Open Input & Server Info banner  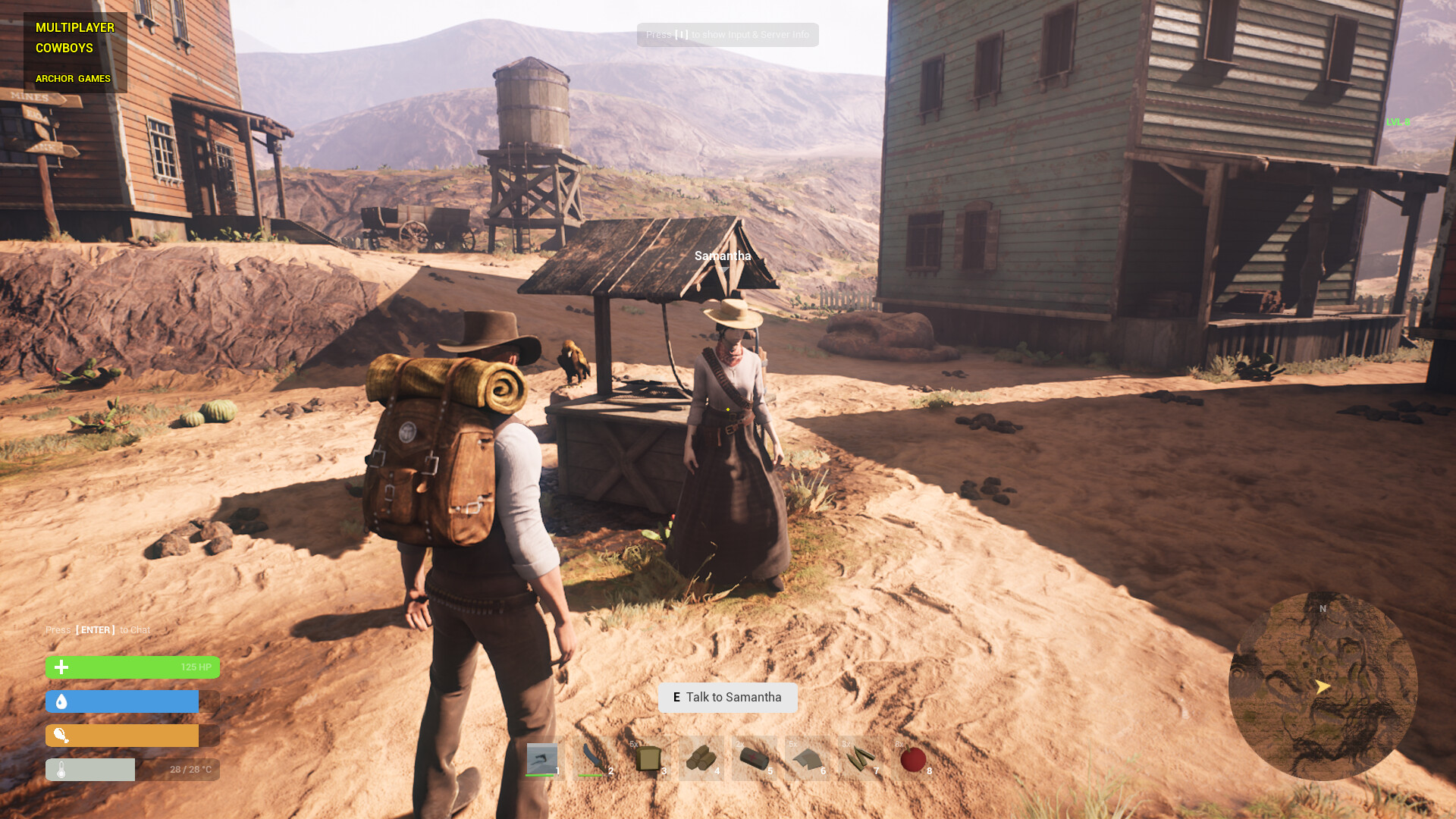point(727,34)
